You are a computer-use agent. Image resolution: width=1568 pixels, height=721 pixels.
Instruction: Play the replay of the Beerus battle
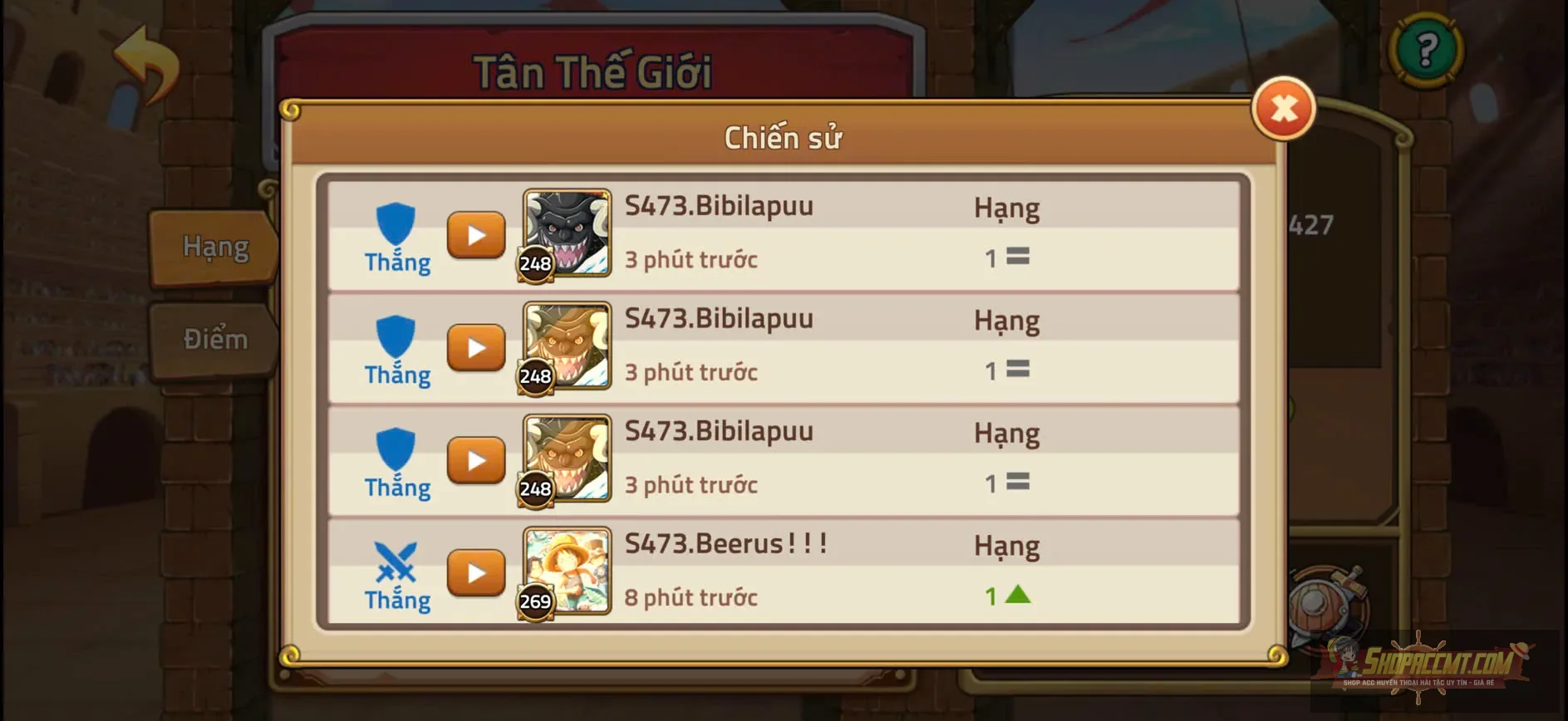(476, 573)
